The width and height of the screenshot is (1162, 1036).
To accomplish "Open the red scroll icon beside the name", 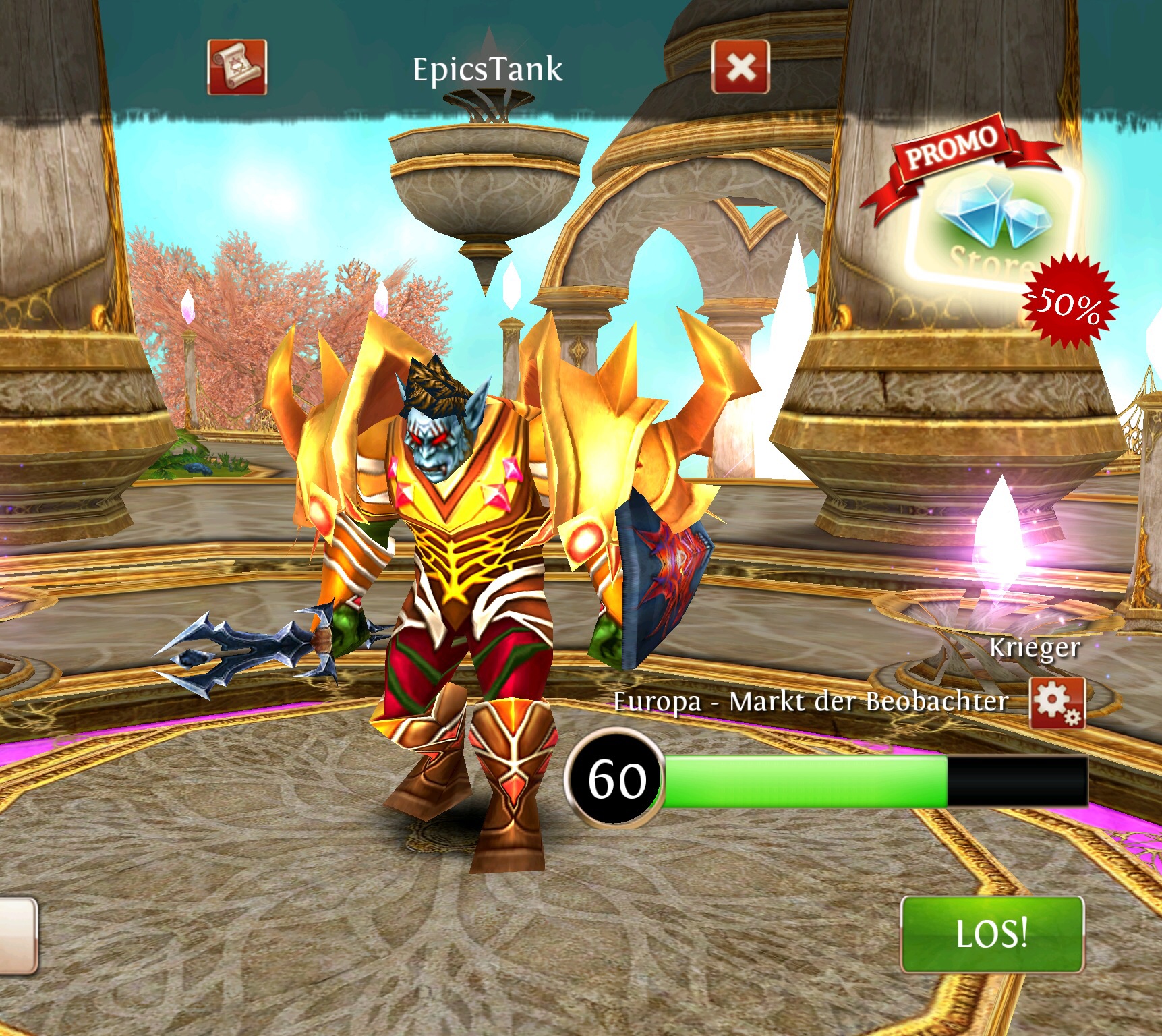I will click(237, 67).
